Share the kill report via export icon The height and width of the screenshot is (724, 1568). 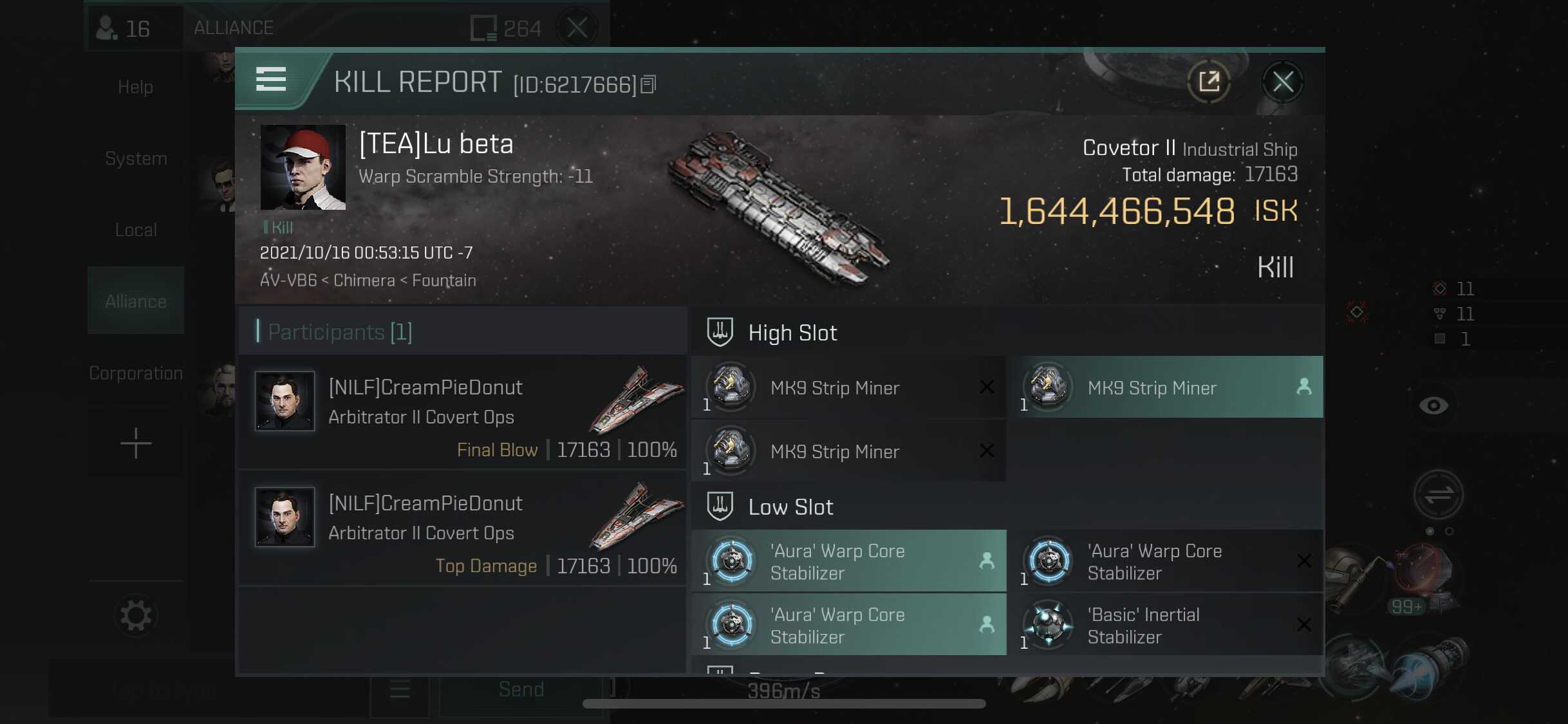point(1209,82)
